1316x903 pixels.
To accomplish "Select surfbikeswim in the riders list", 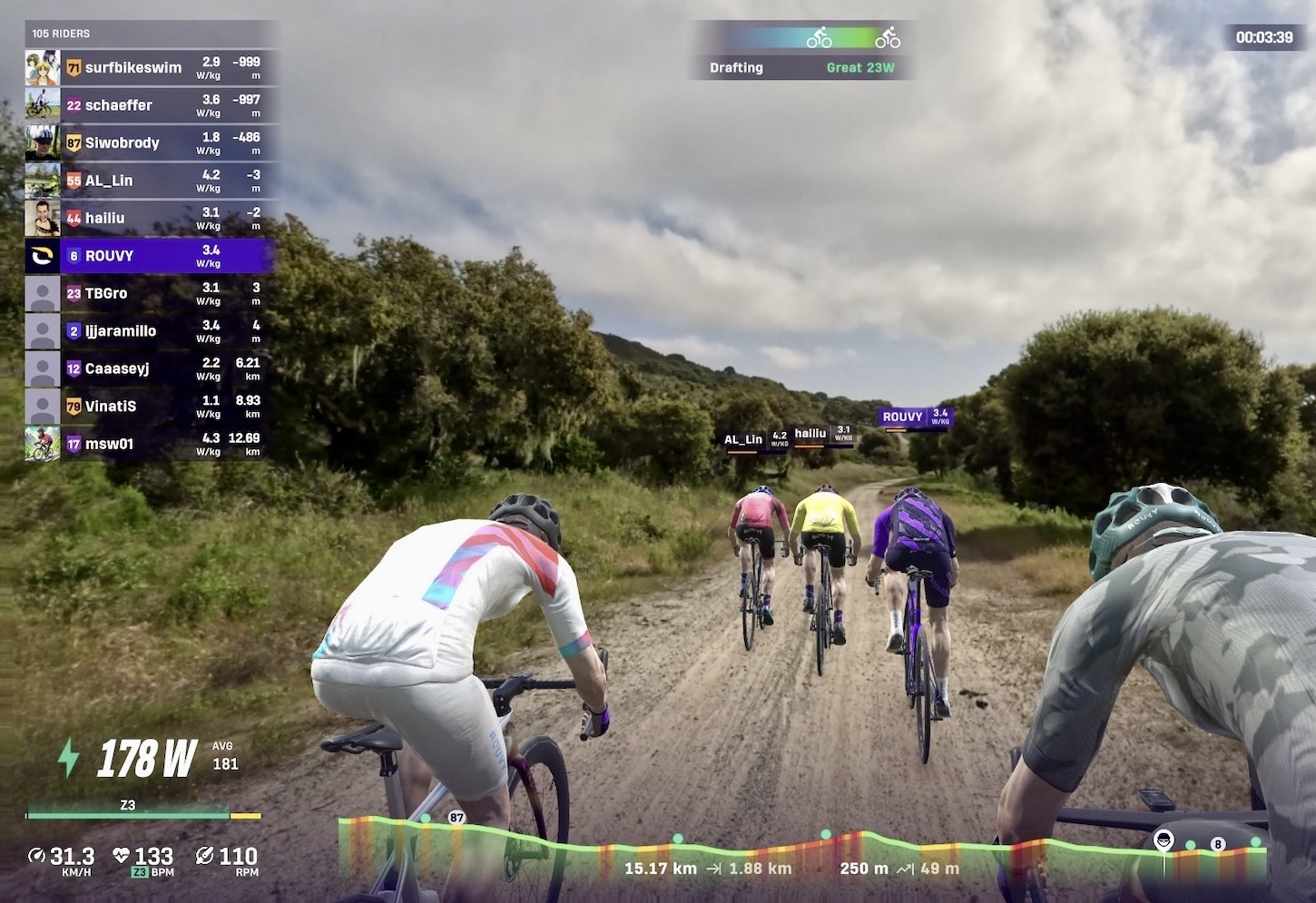I will pyautogui.click(x=150, y=68).
